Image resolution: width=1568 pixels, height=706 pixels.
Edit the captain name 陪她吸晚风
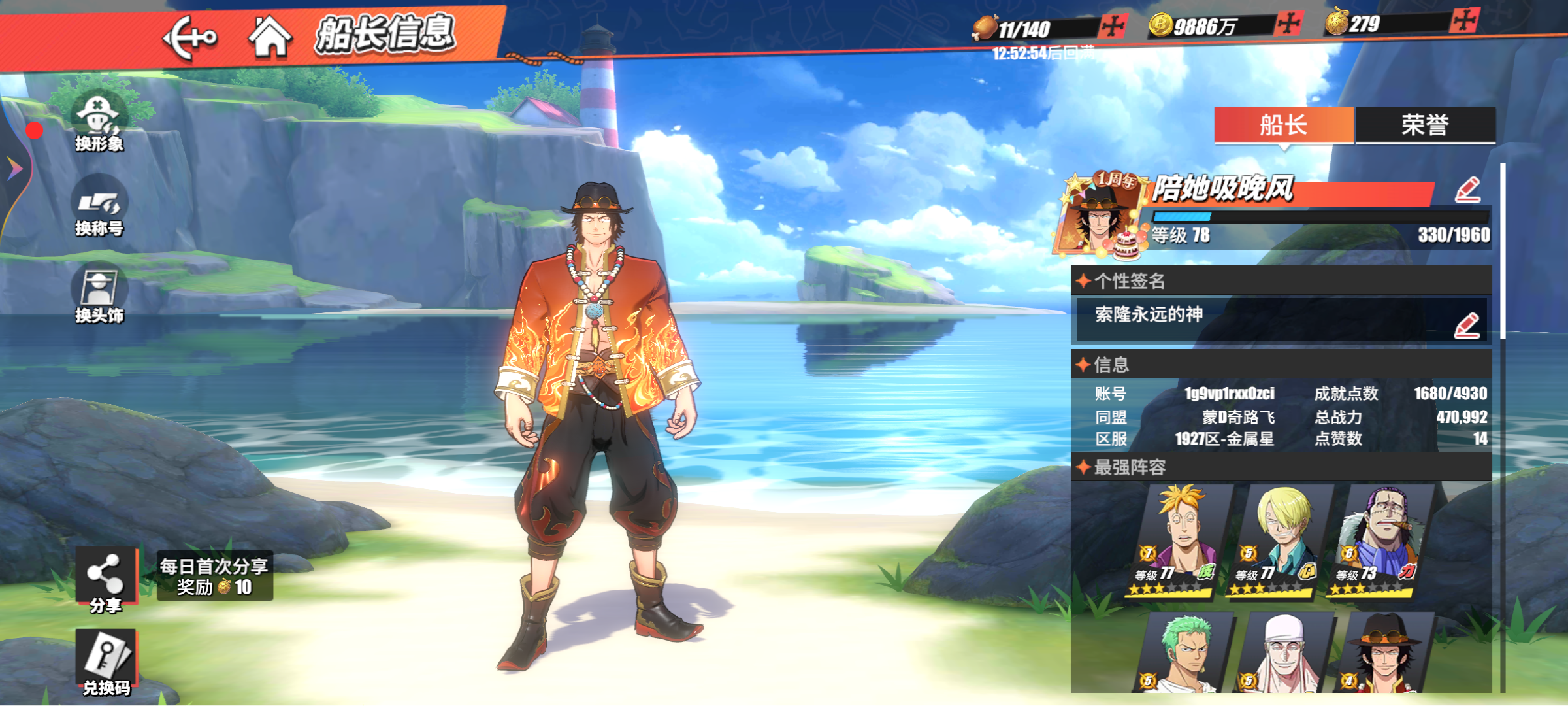(x=1467, y=190)
